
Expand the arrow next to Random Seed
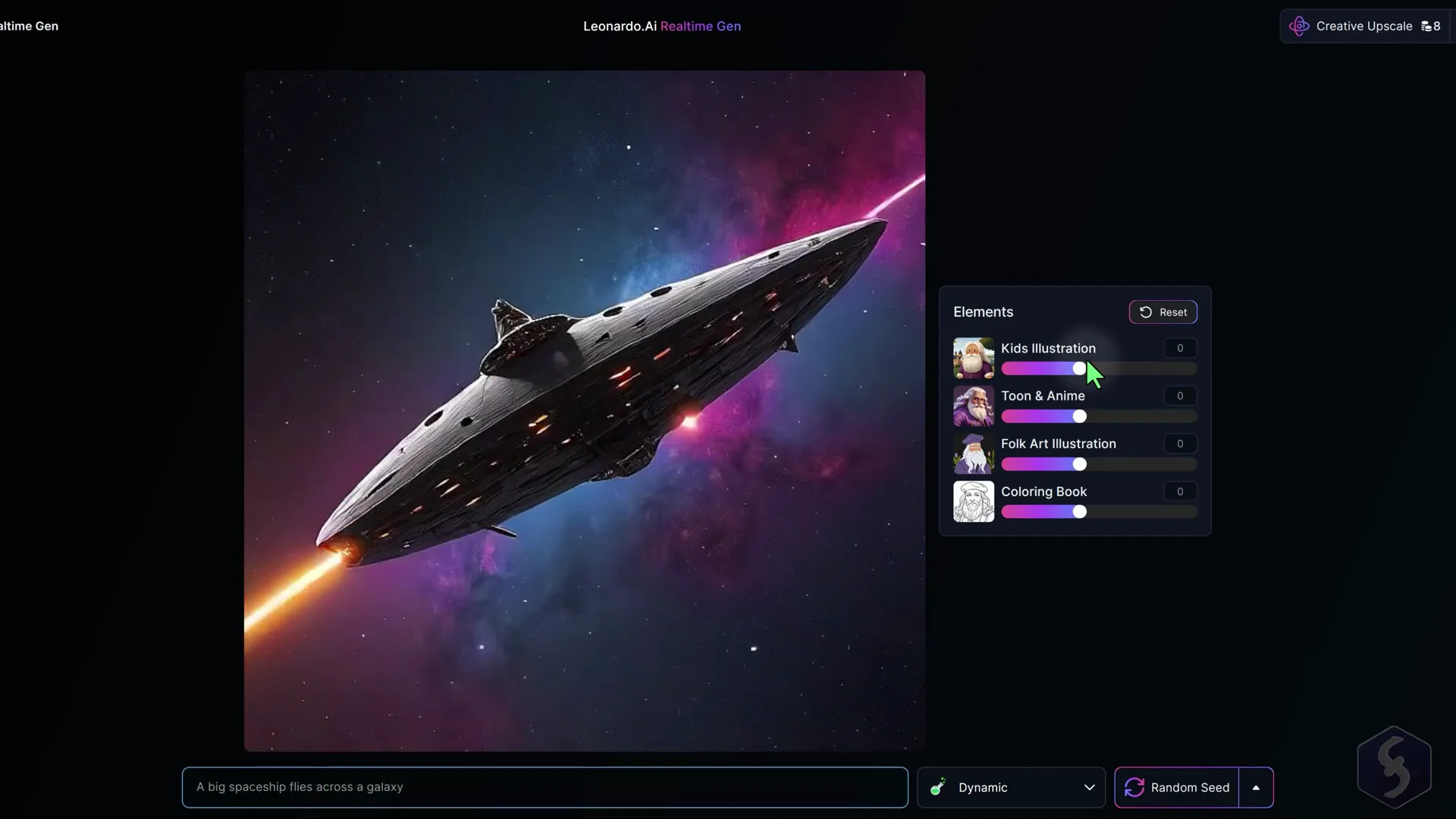(1255, 787)
